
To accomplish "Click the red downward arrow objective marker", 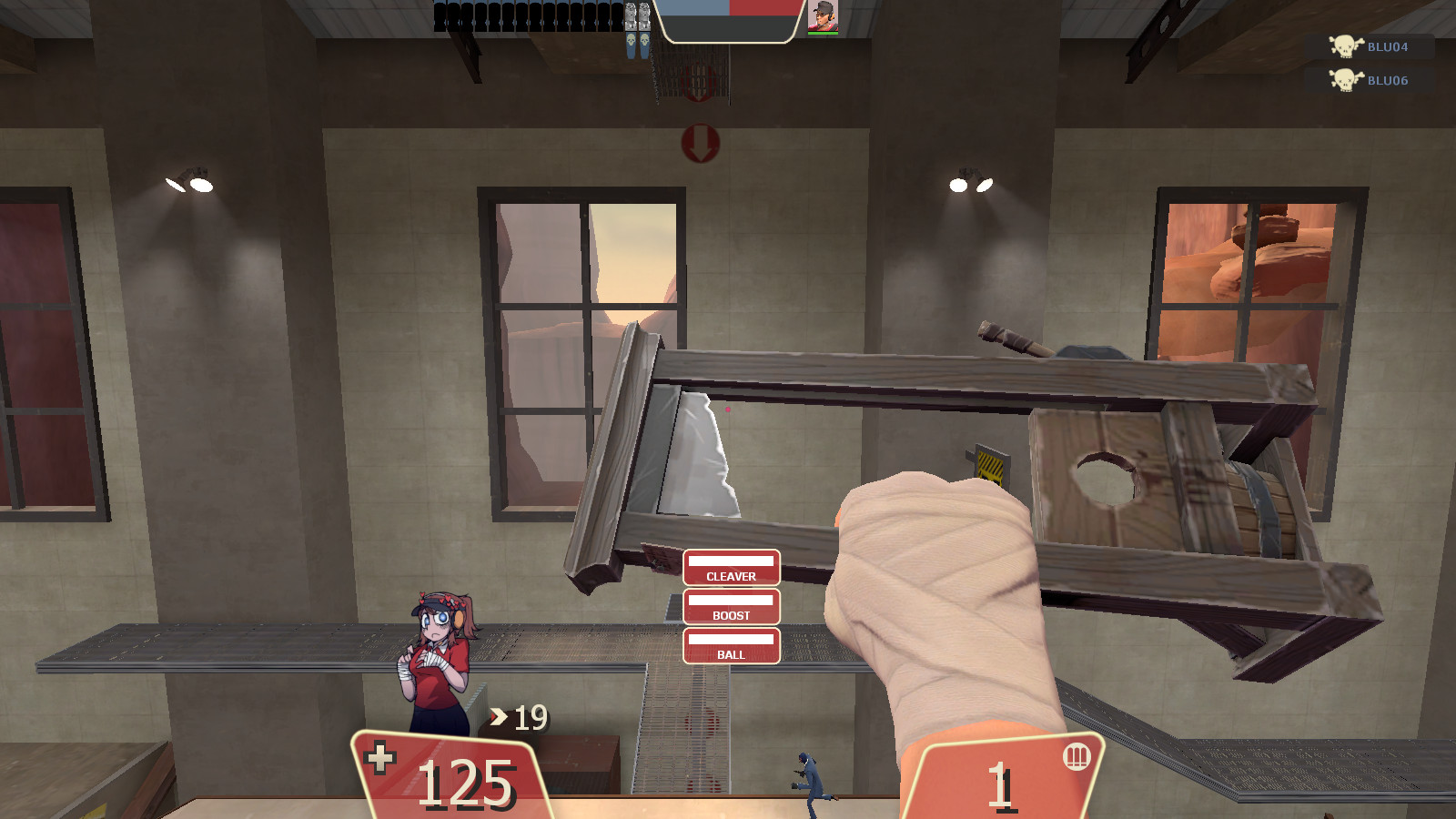I will (701, 144).
